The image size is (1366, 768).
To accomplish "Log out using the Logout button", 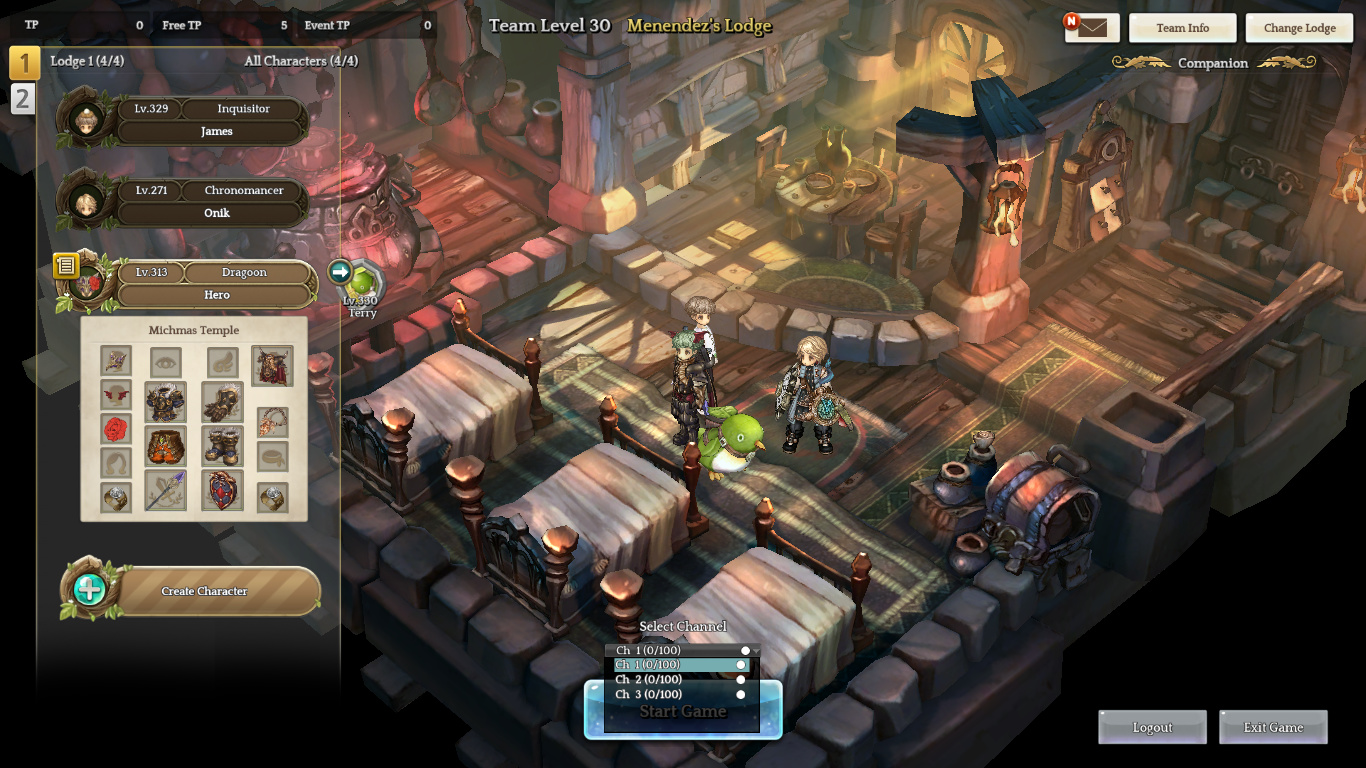I will 1152,728.
